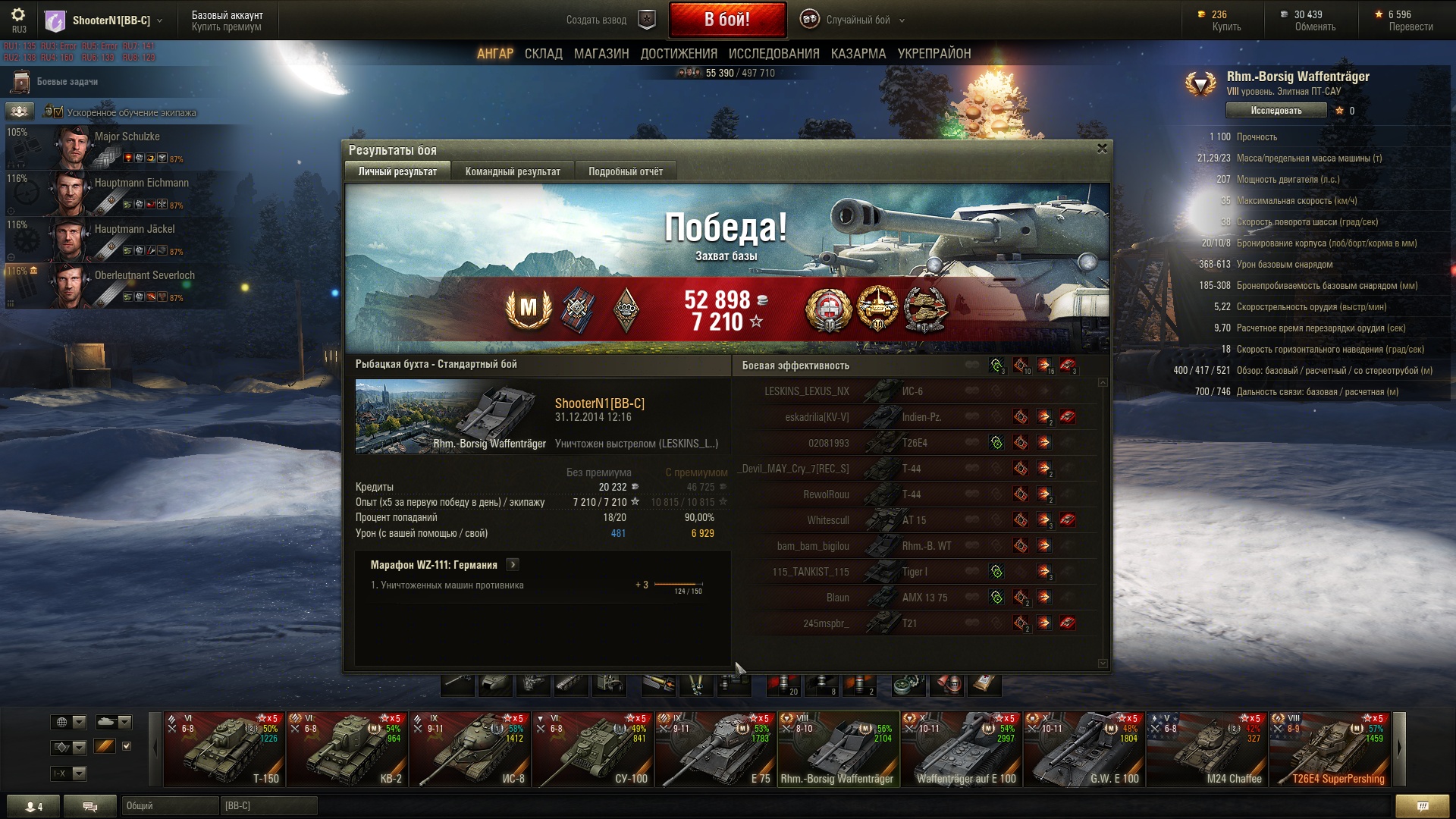Start battle with the red В бой! button
This screenshot has height=819, width=1456.
coord(726,20)
